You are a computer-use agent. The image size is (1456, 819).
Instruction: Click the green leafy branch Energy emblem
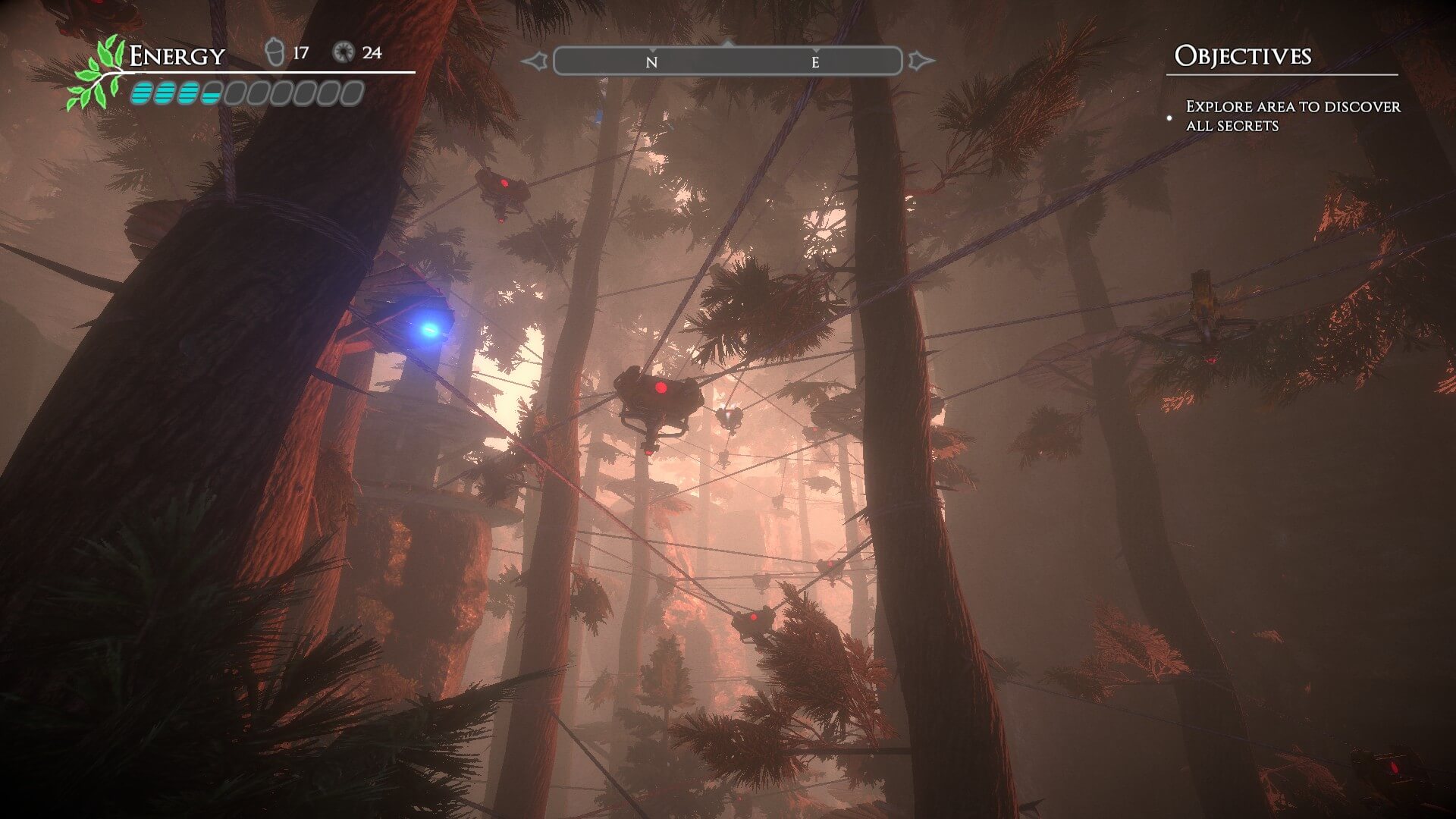coord(97,74)
